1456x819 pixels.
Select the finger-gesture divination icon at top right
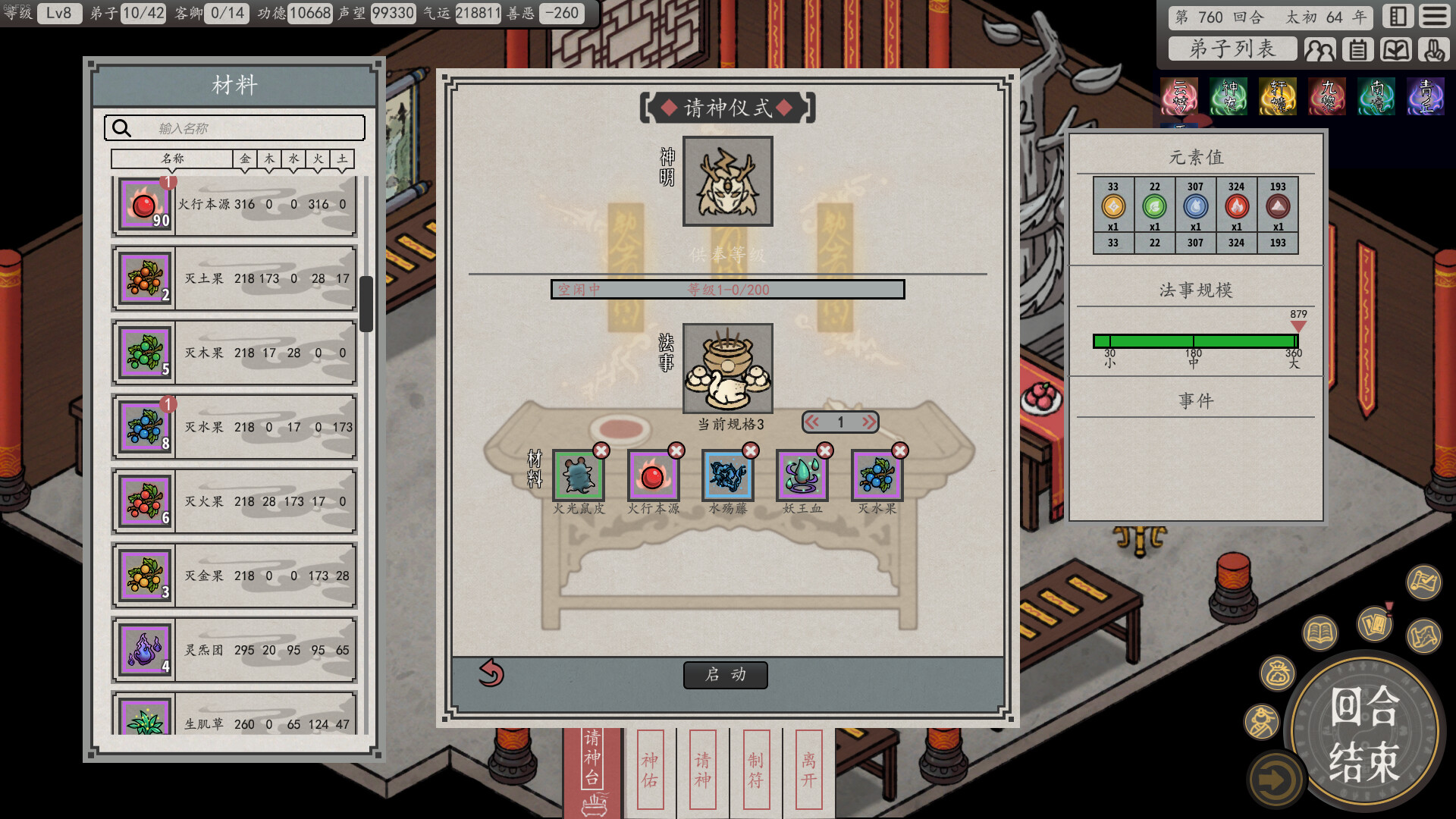(x=1432, y=50)
